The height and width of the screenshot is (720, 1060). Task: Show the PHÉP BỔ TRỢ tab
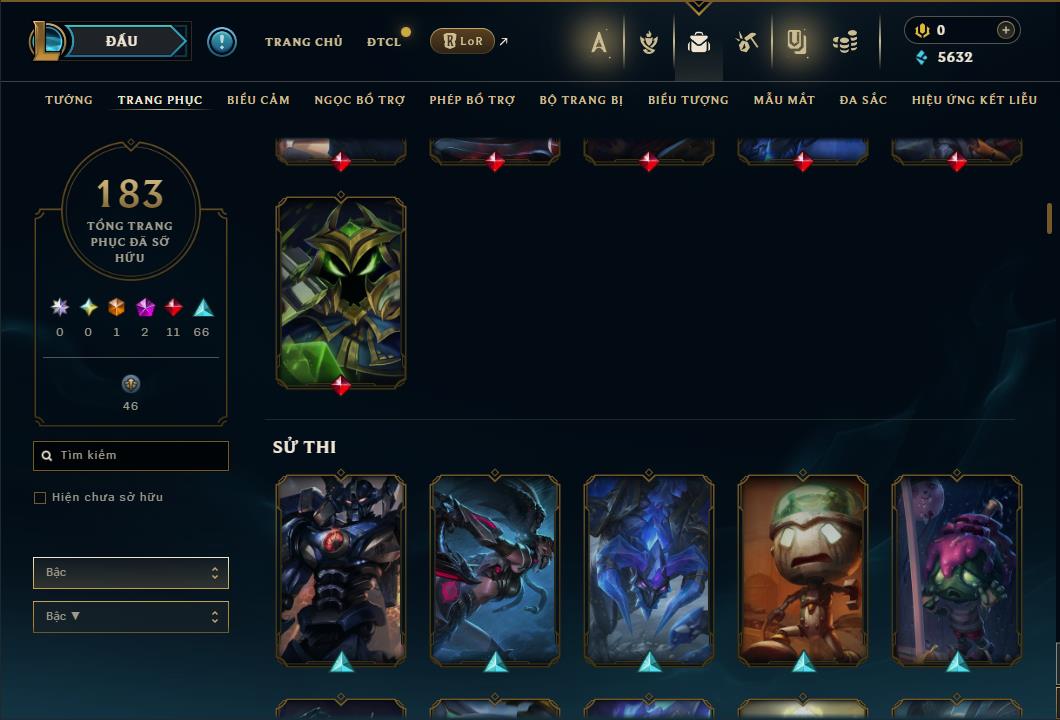pos(472,100)
